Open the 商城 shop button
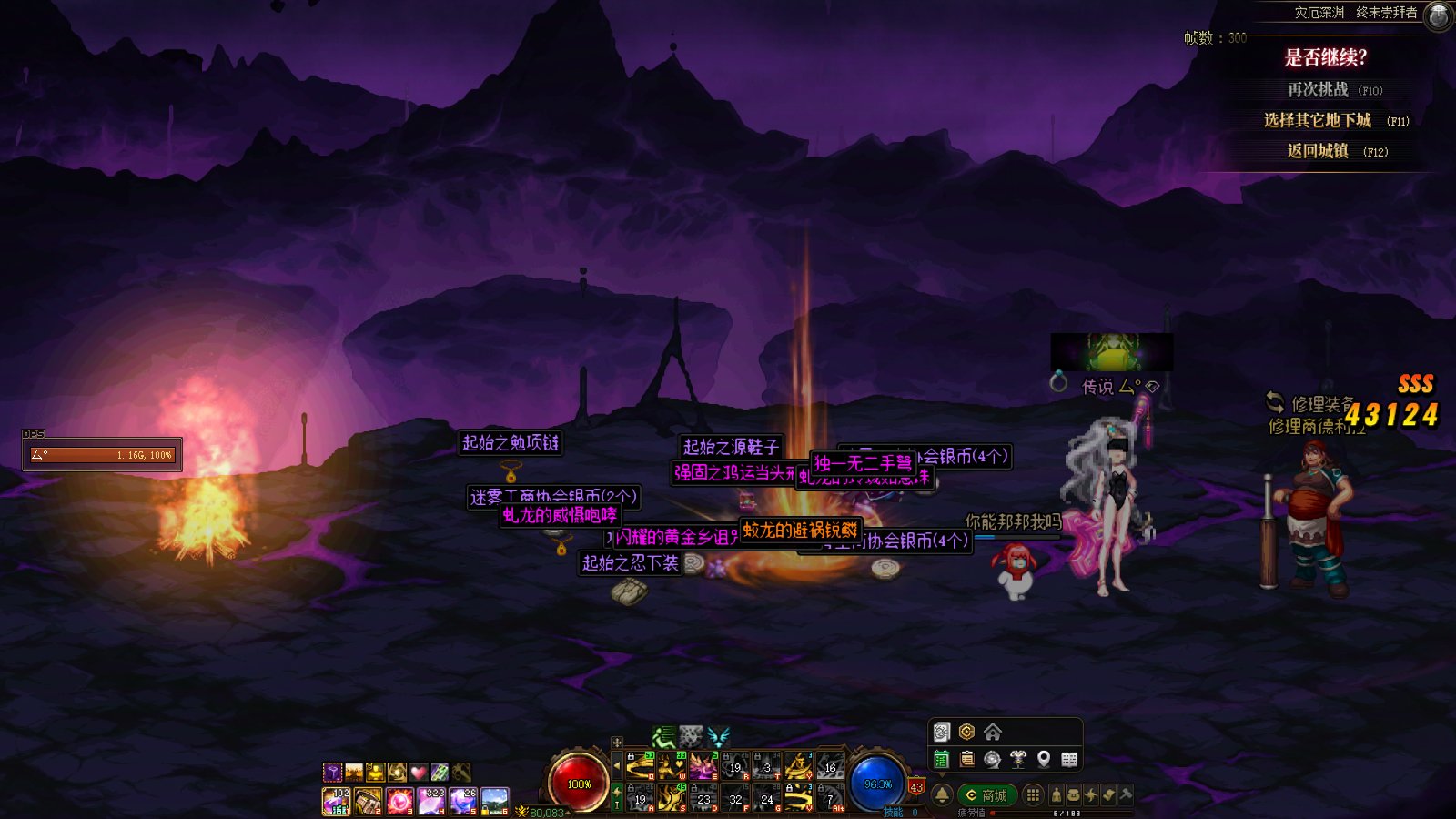 click(x=986, y=795)
